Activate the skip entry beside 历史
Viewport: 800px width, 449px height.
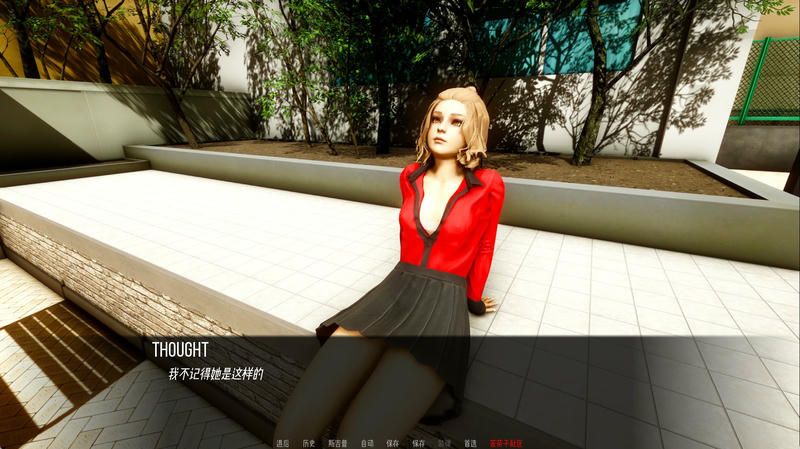pyautogui.click(x=338, y=442)
